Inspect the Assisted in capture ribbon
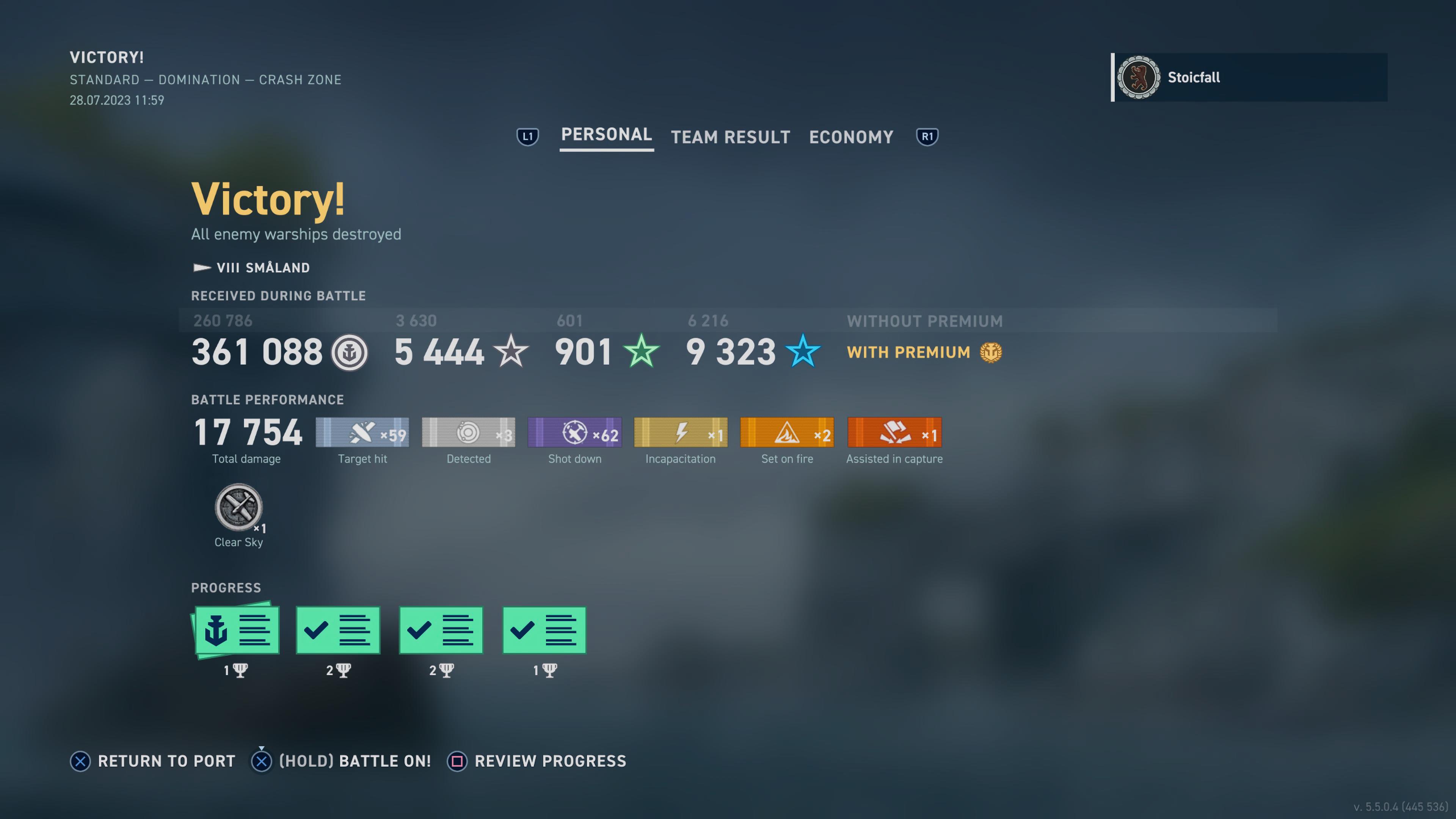1456x819 pixels. pyautogui.click(x=894, y=432)
